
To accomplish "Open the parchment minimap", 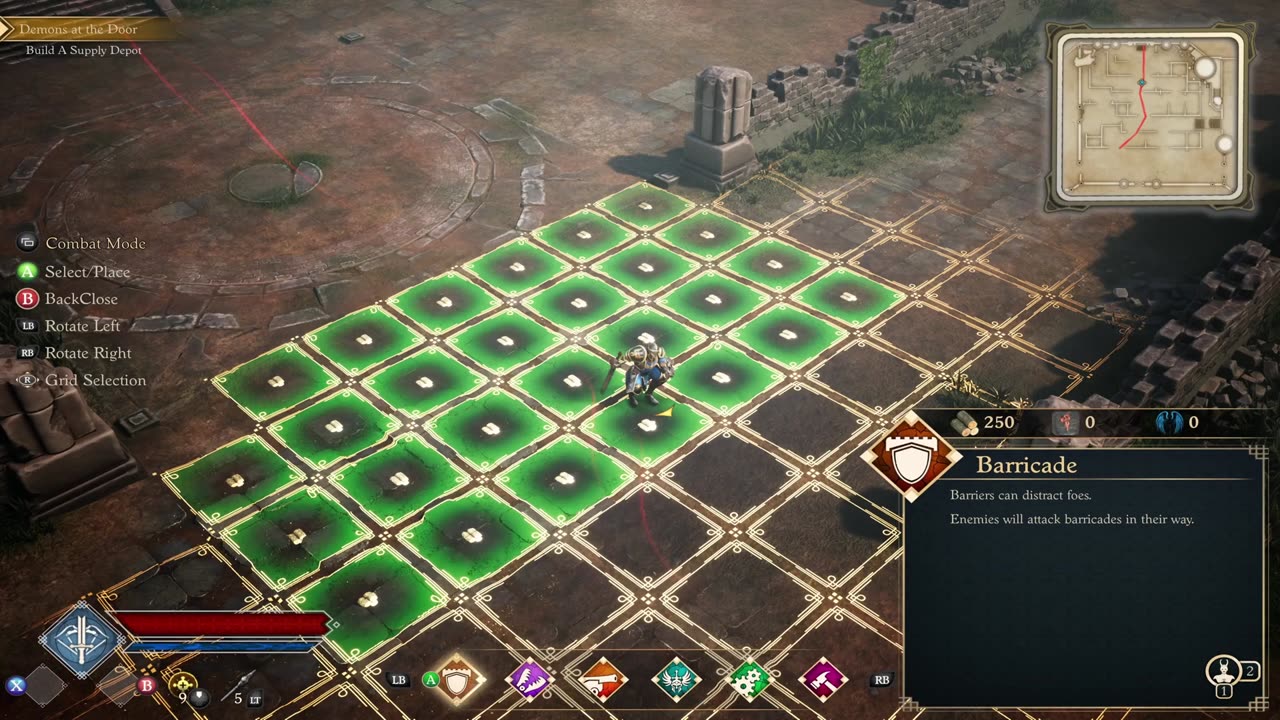I will 1149,117.
